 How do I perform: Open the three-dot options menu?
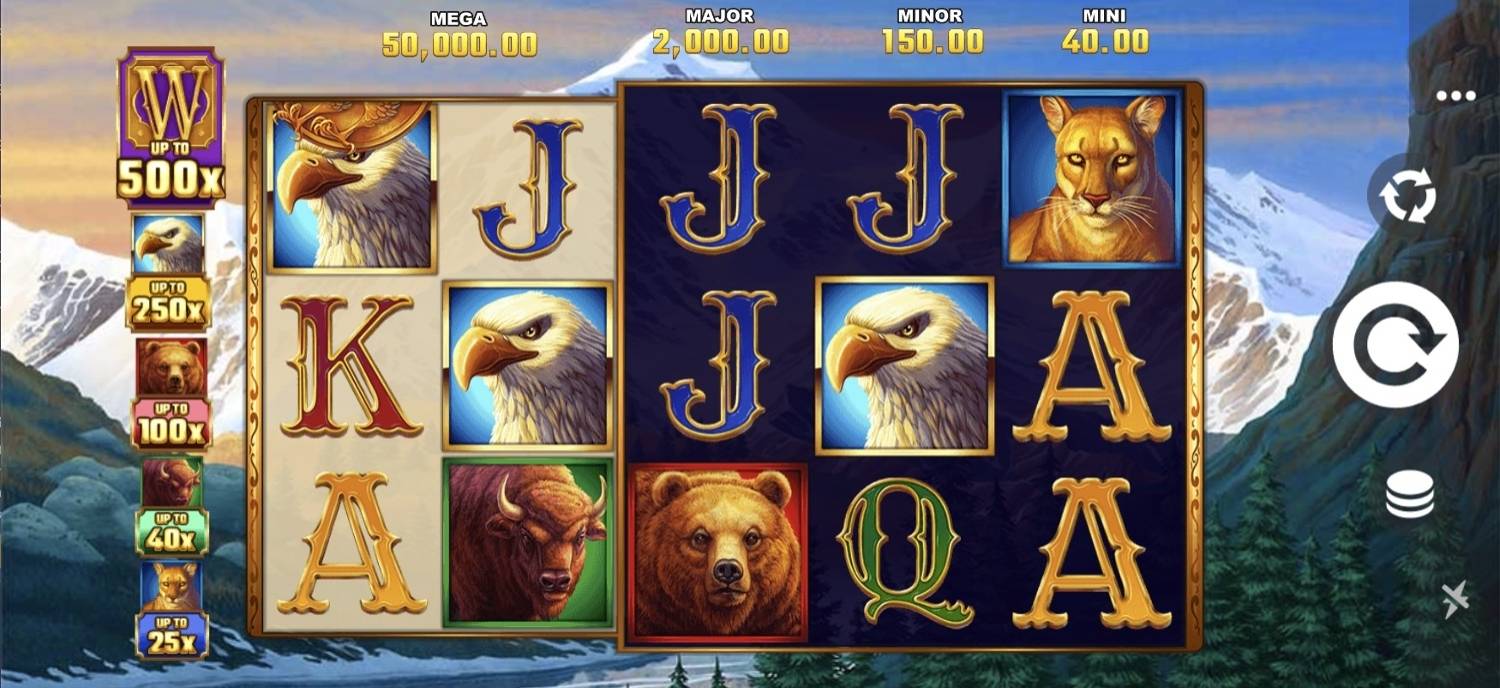coord(1455,96)
